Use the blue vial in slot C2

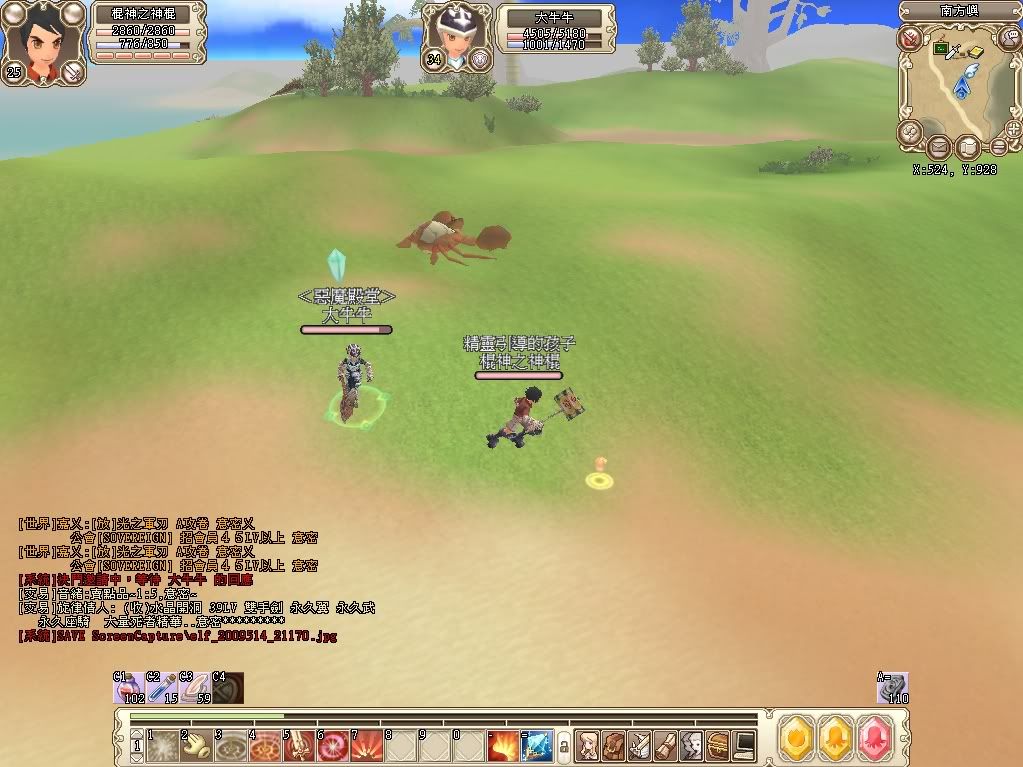[x=163, y=688]
